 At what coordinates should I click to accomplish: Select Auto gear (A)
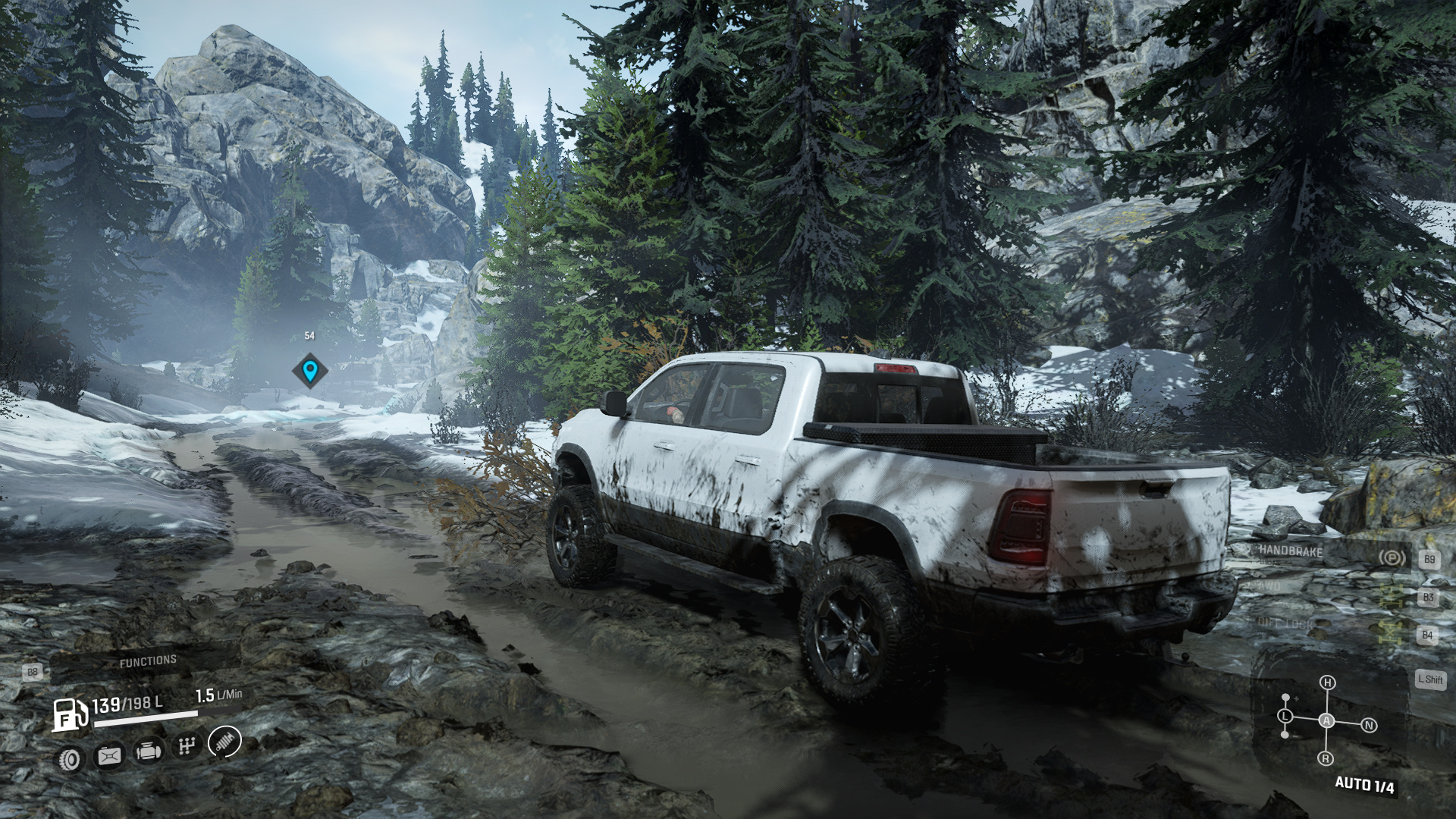pos(1326,721)
